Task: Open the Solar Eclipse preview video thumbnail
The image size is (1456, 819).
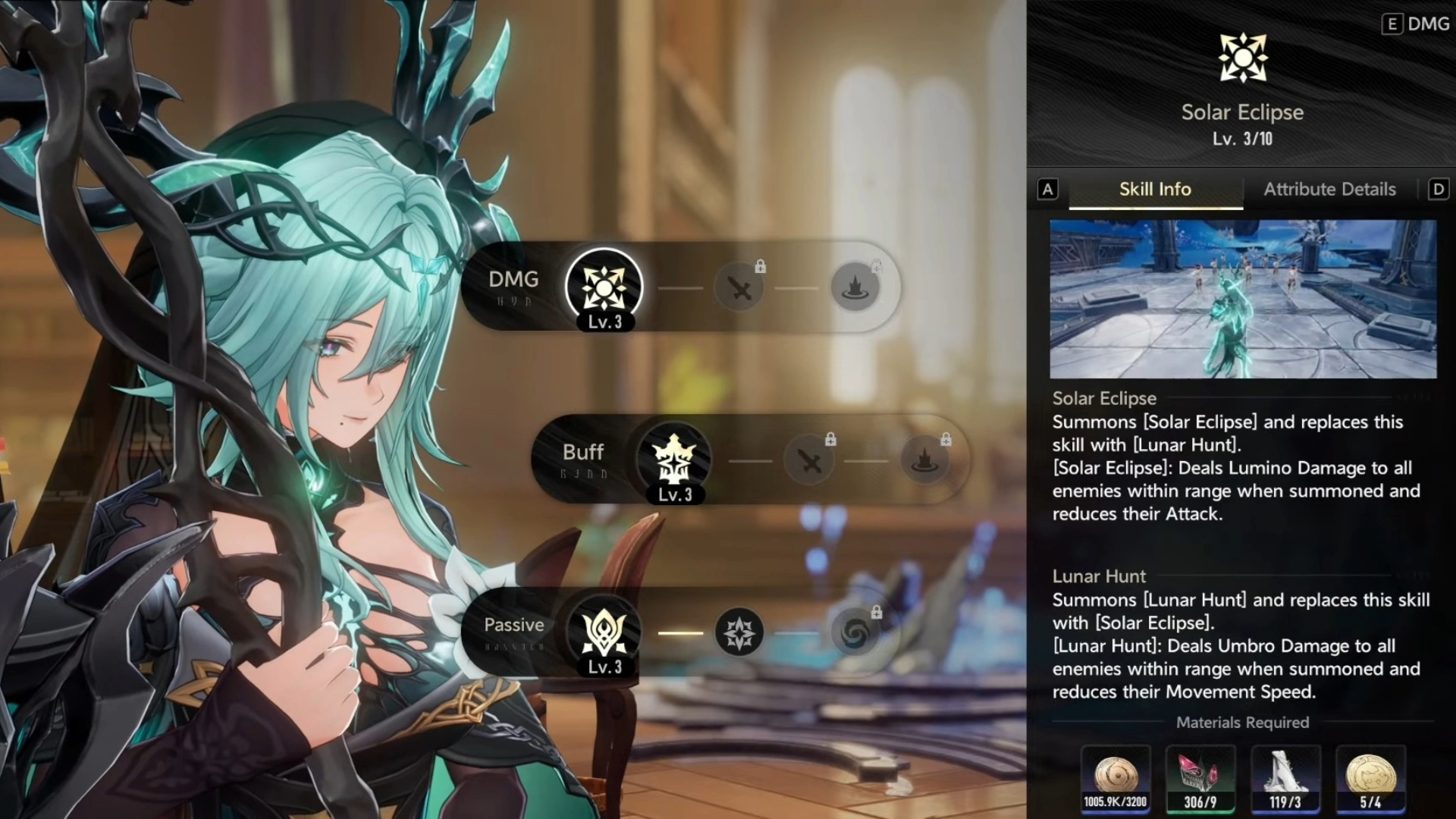Action: coord(1243,299)
